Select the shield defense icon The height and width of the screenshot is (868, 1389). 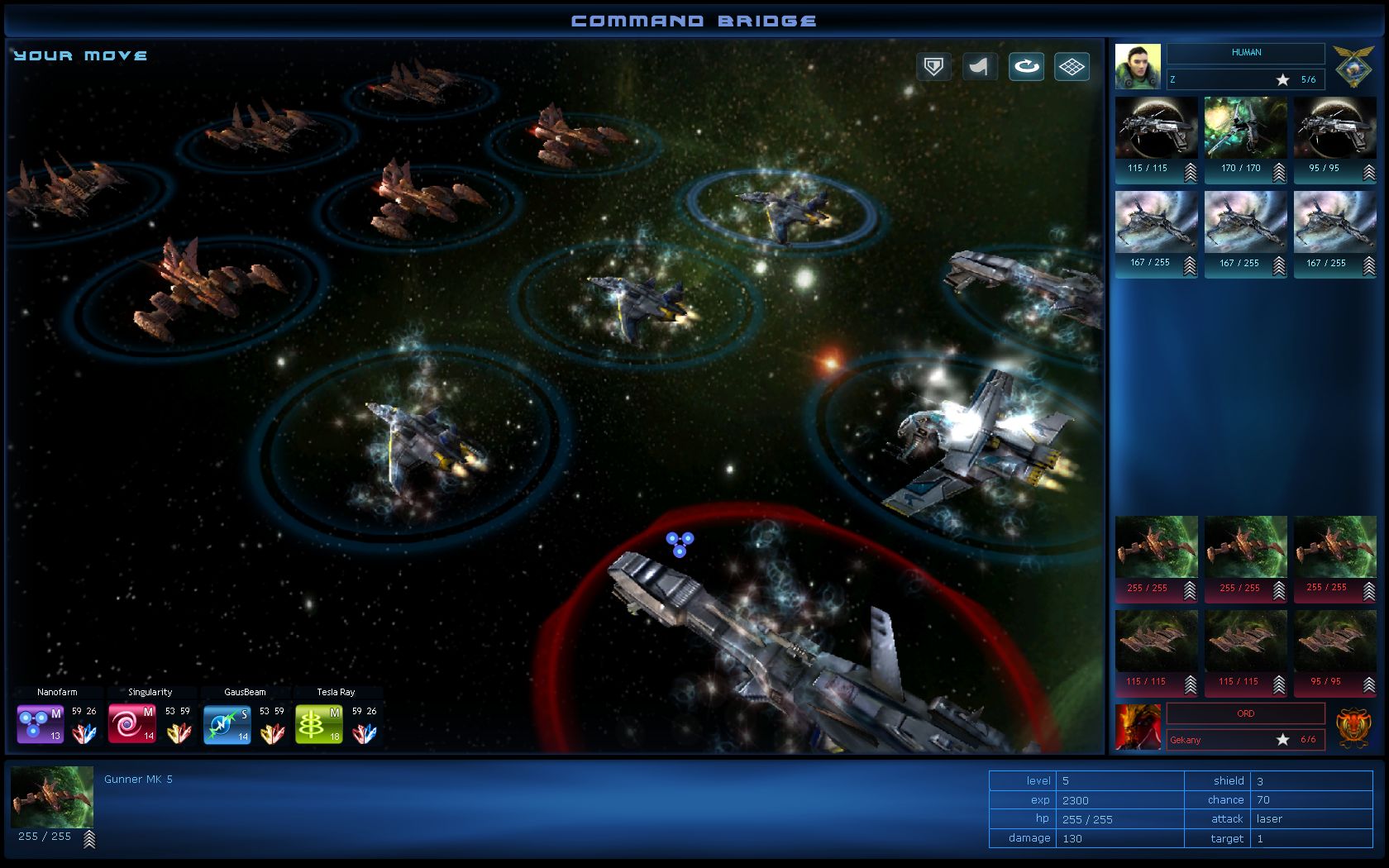click(x=933, y=66)
